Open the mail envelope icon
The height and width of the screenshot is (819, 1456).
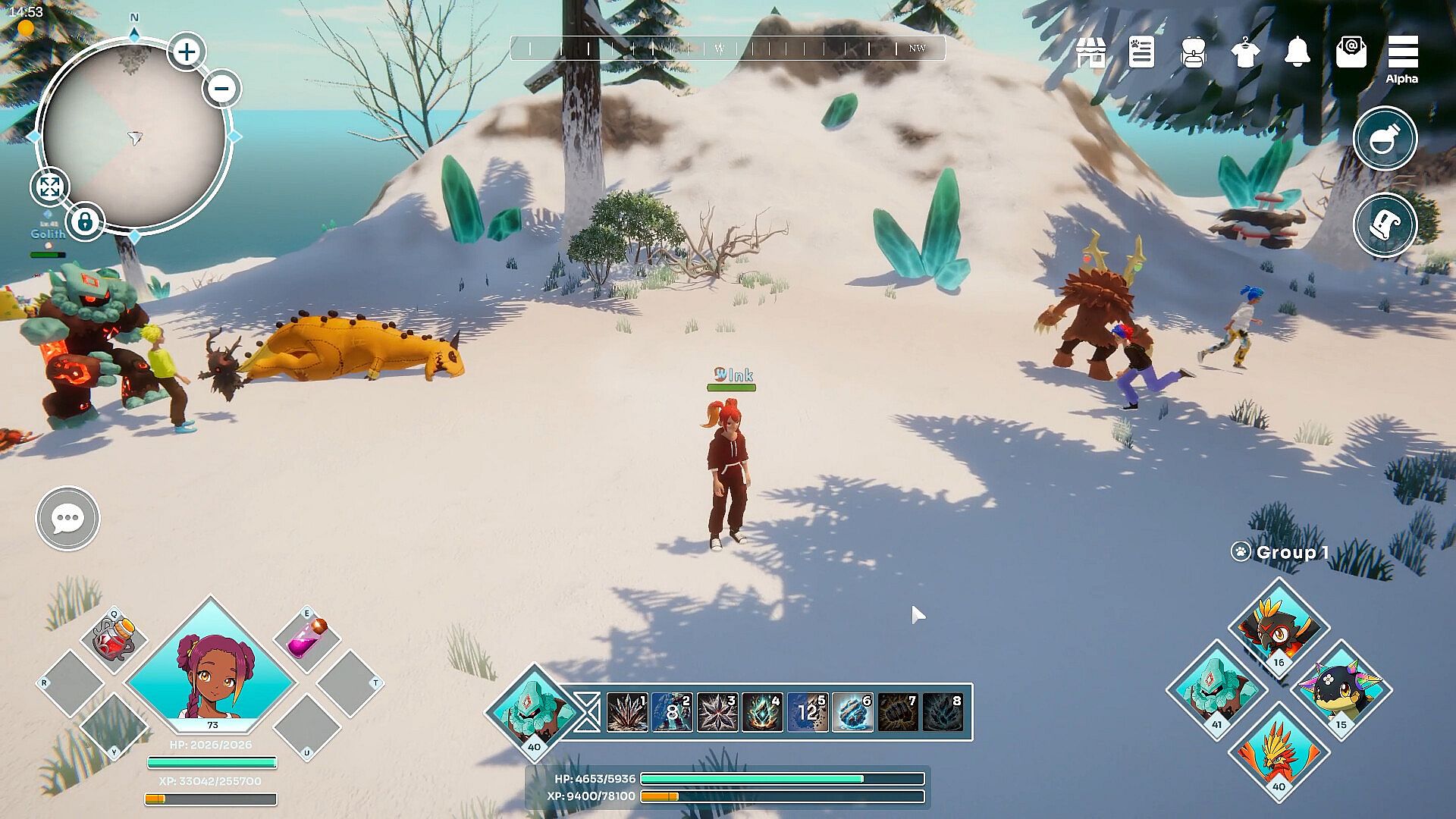(1351, 52)
